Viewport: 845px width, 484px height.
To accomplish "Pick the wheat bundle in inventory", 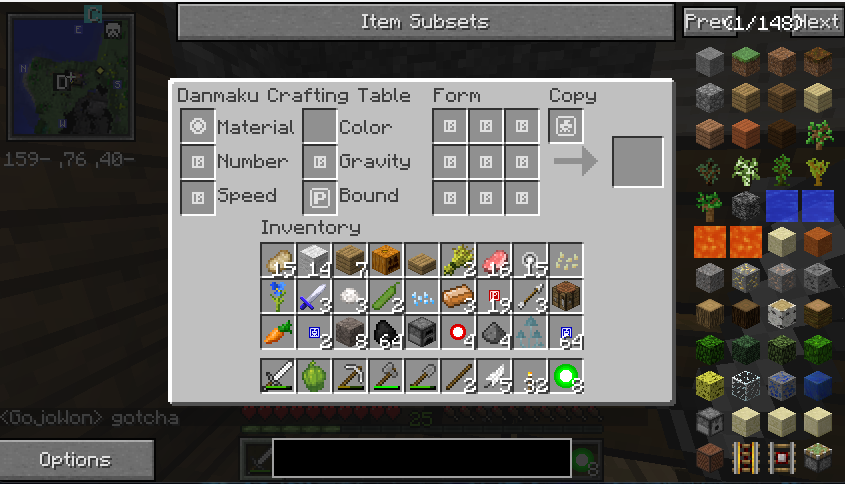I will (x=458, y=261).
